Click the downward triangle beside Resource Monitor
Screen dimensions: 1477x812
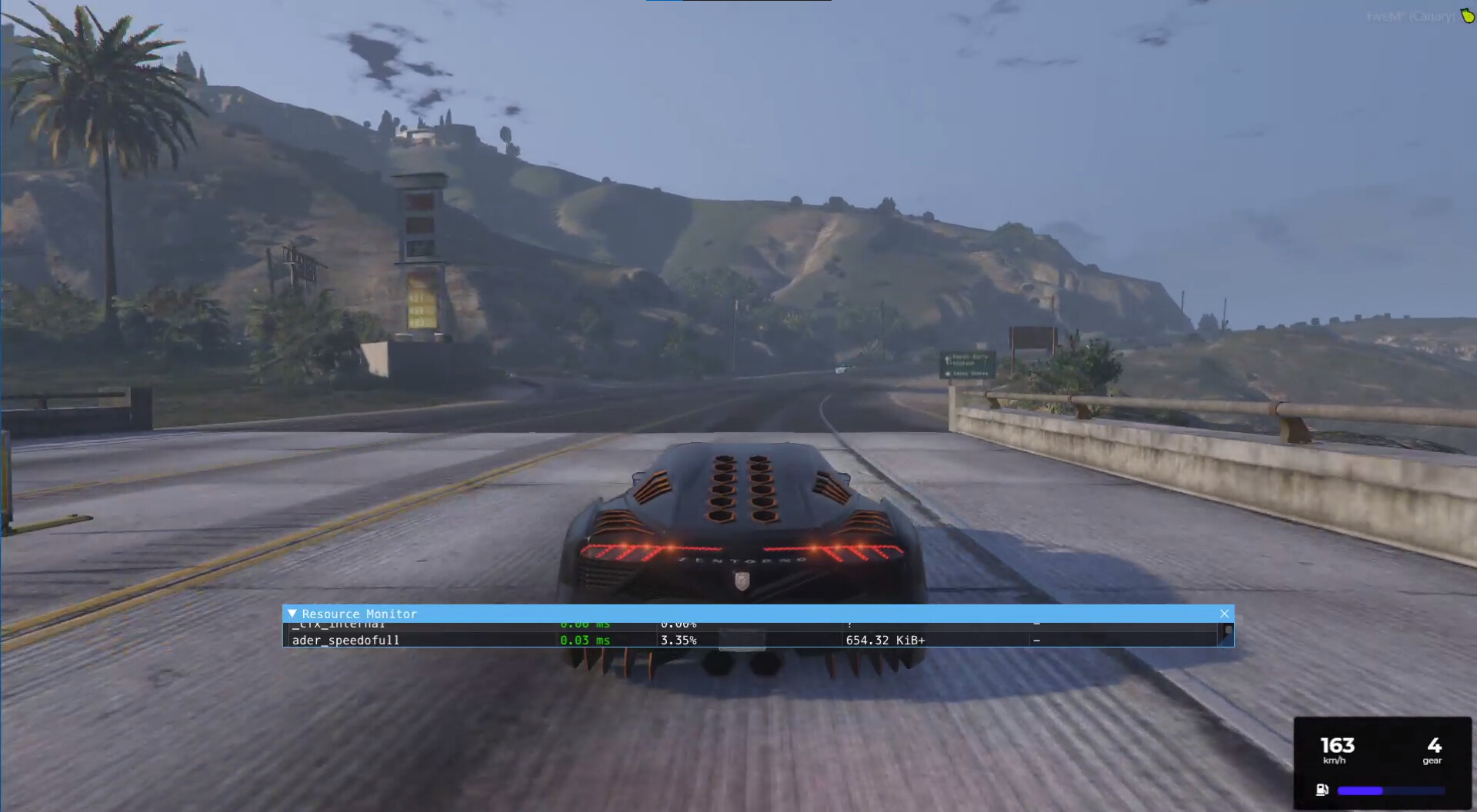point(292,614)
